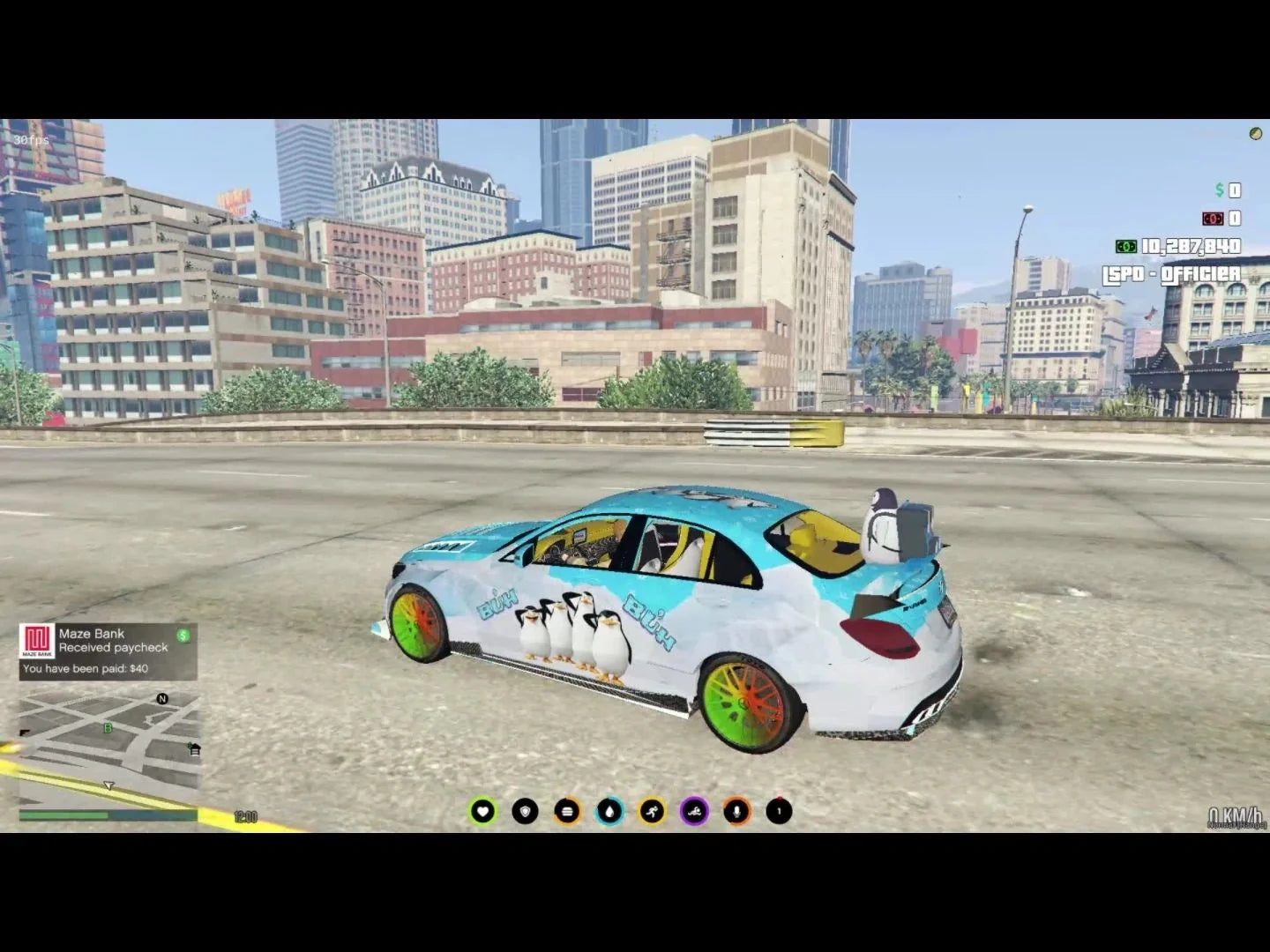
Task: Click the green bank balance of 10,287,840
Action: pyautogui.click(x=1191, y=248)
